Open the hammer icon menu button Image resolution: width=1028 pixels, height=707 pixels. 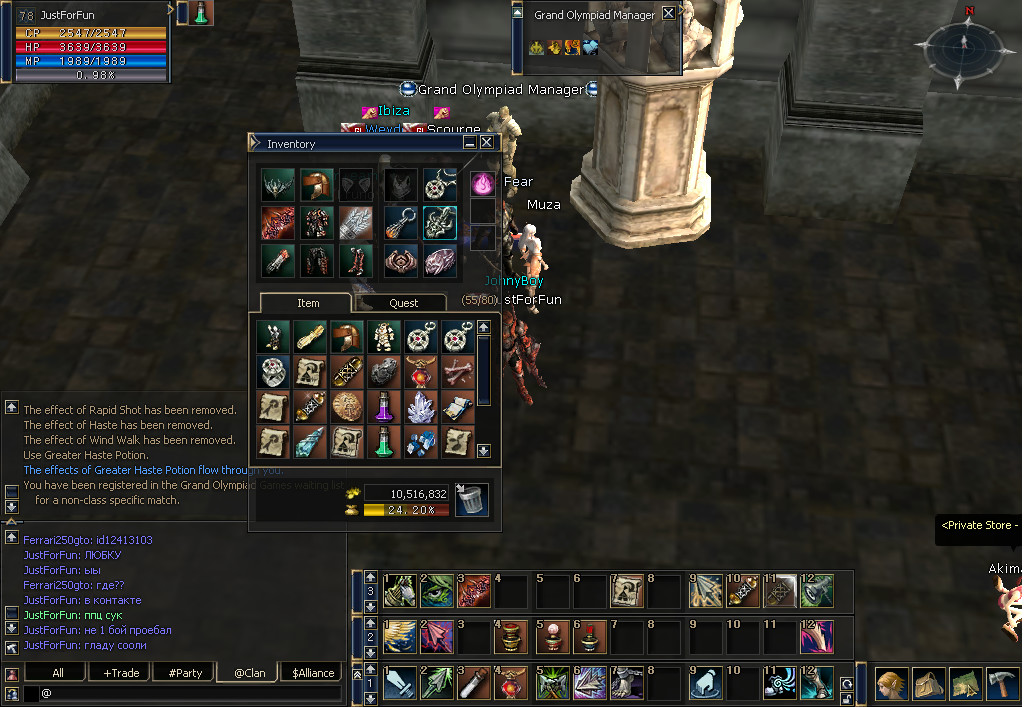(x=1001, y=684)
